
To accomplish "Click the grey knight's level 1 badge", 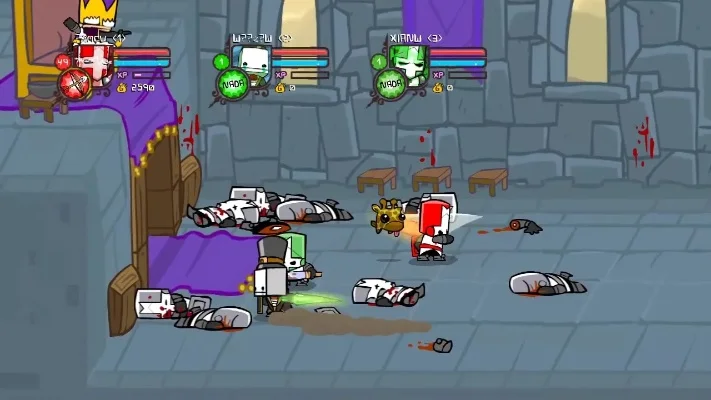I will coord(221,62).
